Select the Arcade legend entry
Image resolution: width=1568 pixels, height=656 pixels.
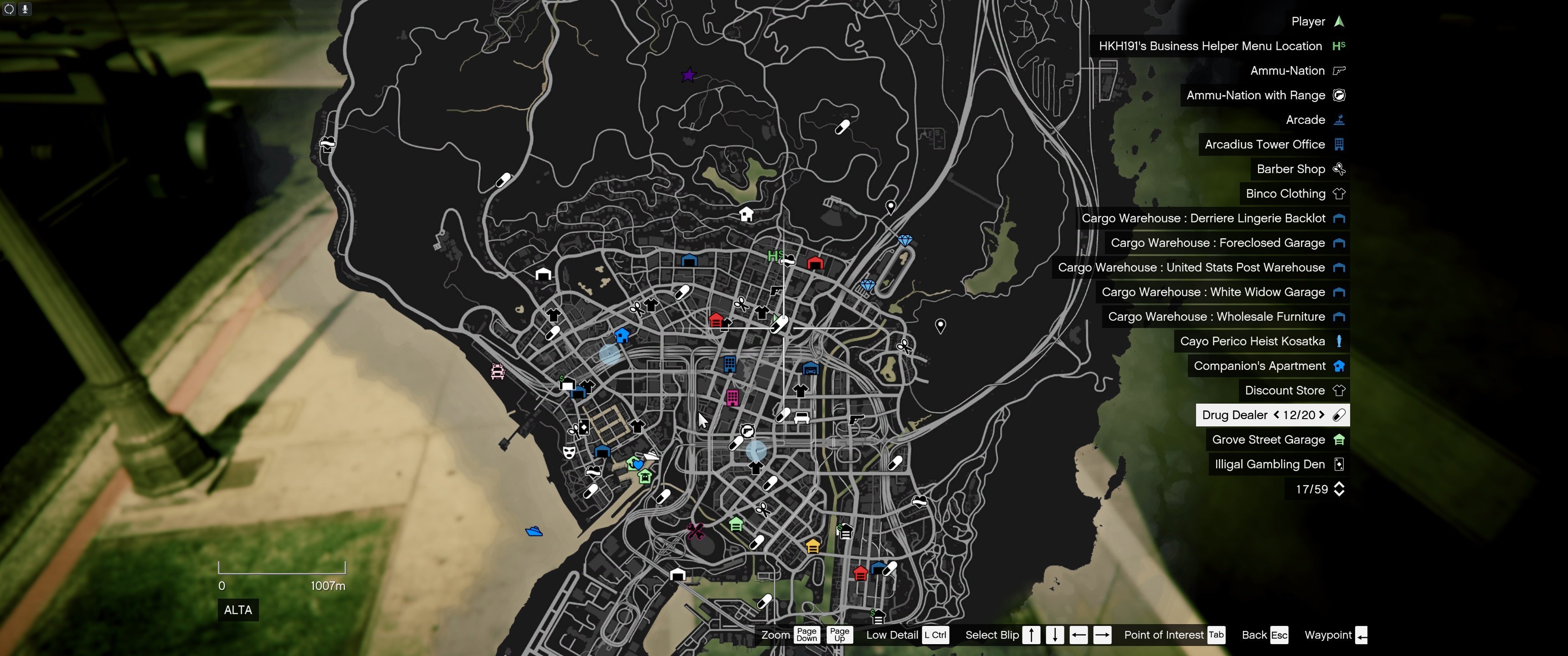1305,120
